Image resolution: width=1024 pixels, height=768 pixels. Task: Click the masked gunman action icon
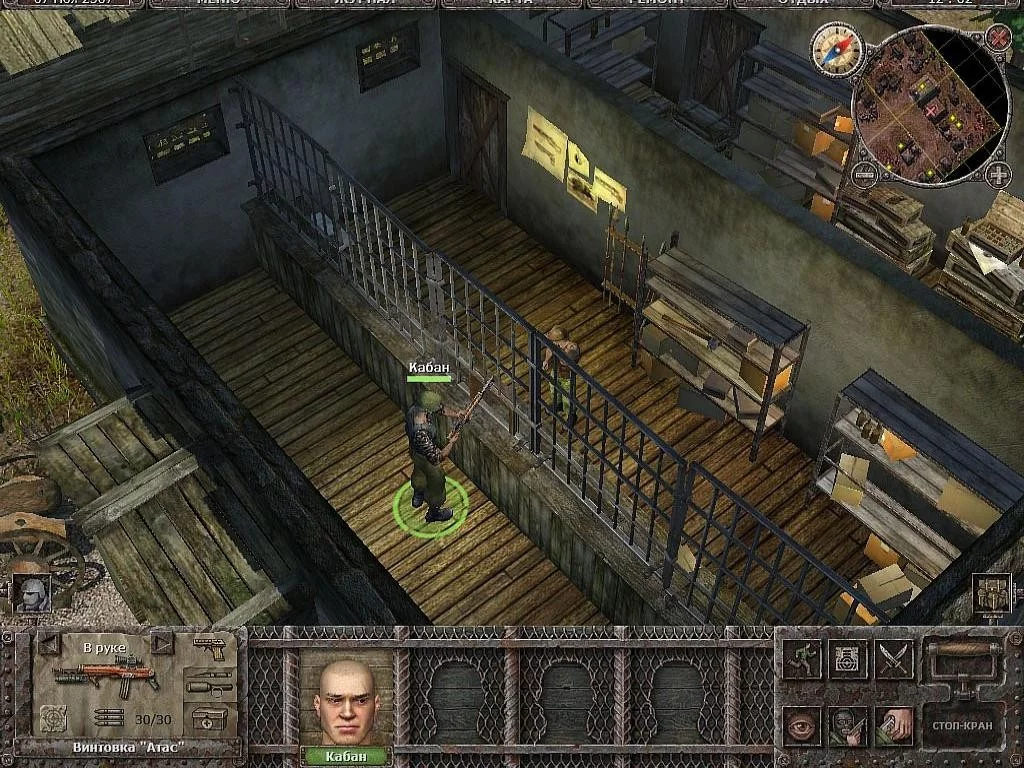pyautogui.click(x=849, y=725)
